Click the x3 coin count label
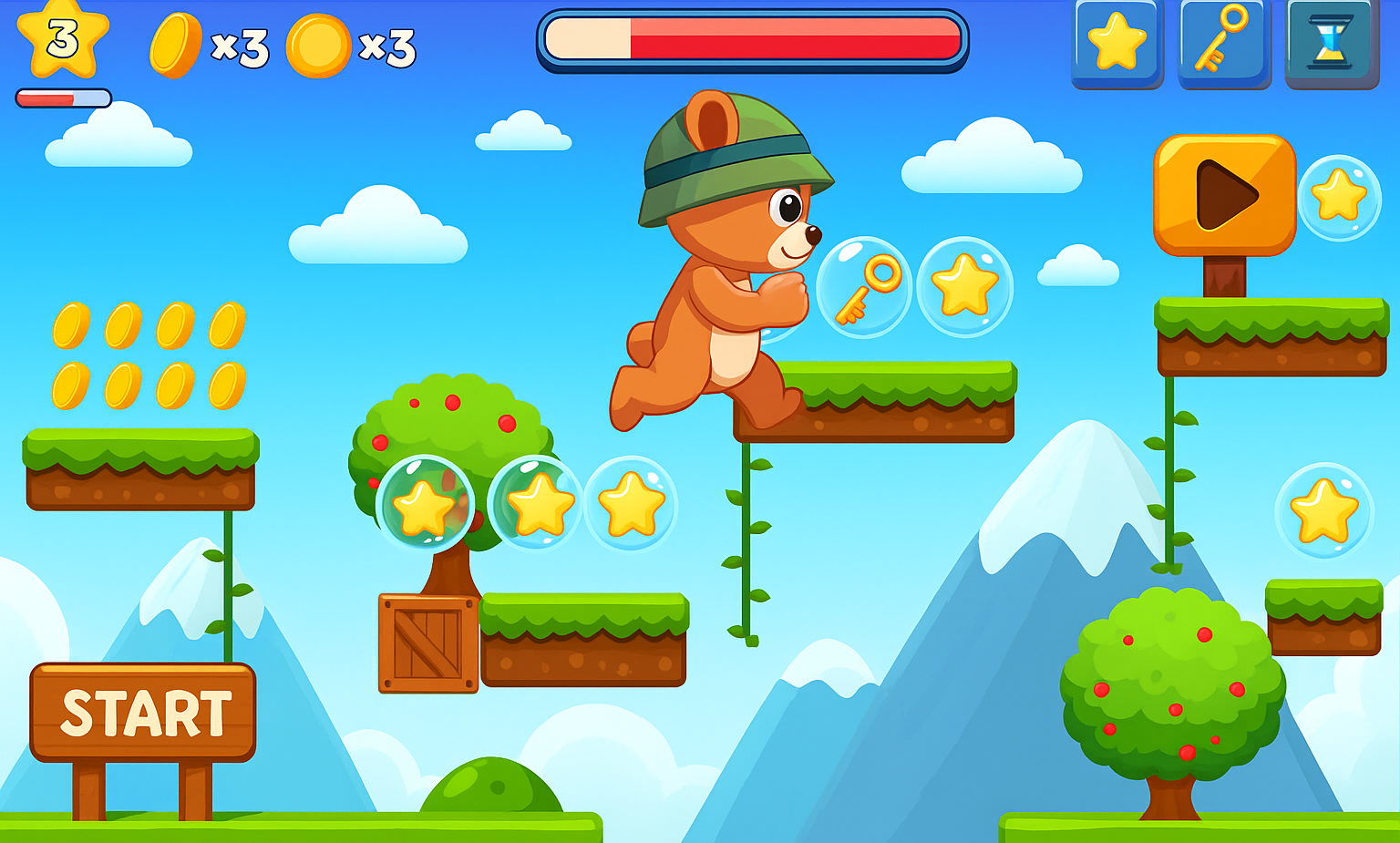Screen dimensions: 1400x843 point(239,50)
